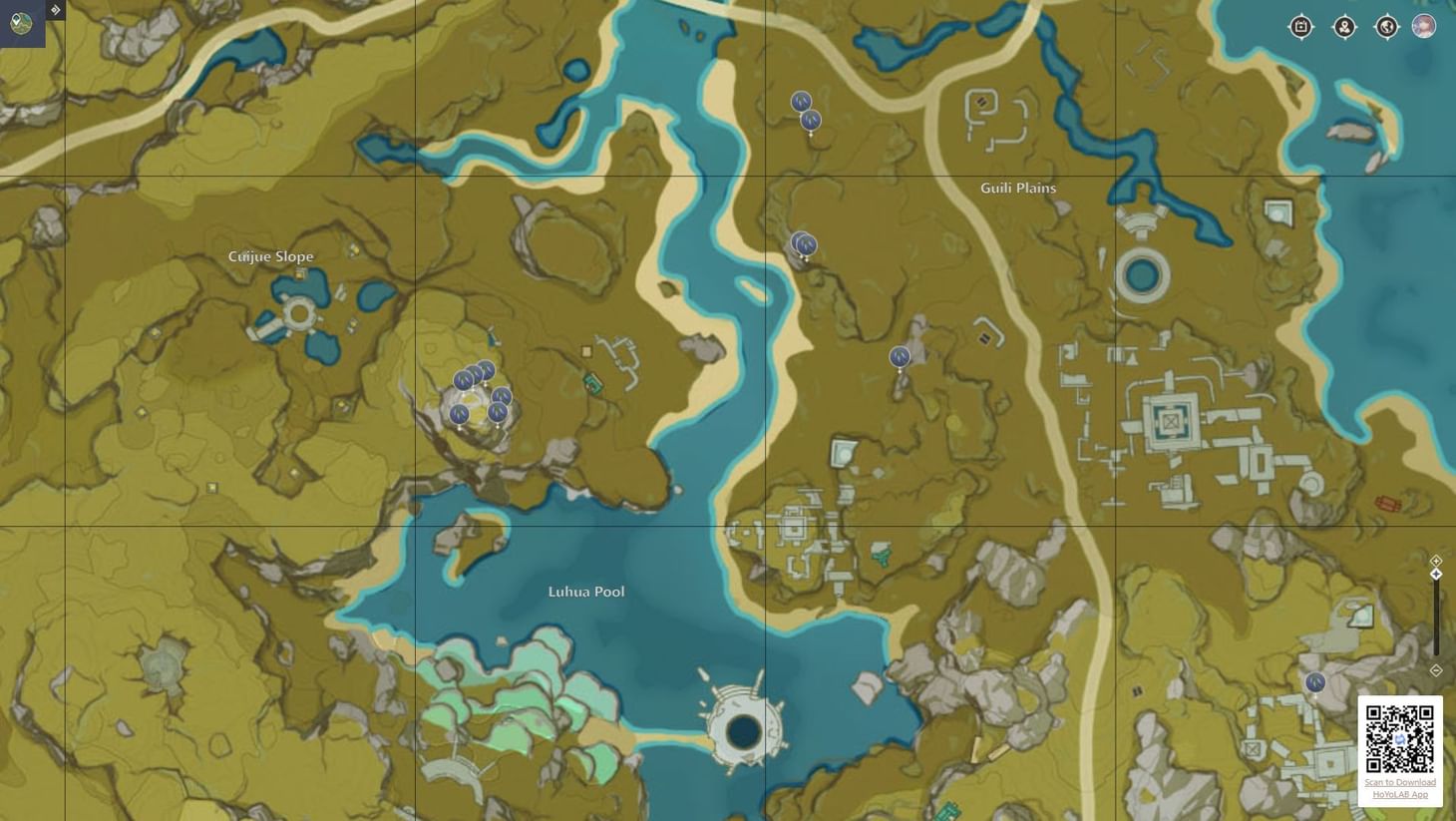Open the screenshot capture tool top-right

pos(1300,27)
